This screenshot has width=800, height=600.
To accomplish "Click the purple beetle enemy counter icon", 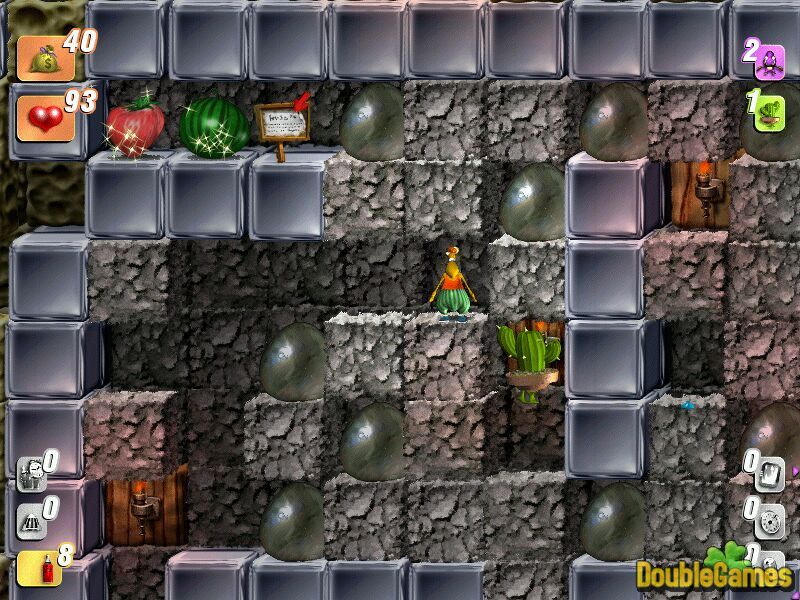I will point(769,58).
